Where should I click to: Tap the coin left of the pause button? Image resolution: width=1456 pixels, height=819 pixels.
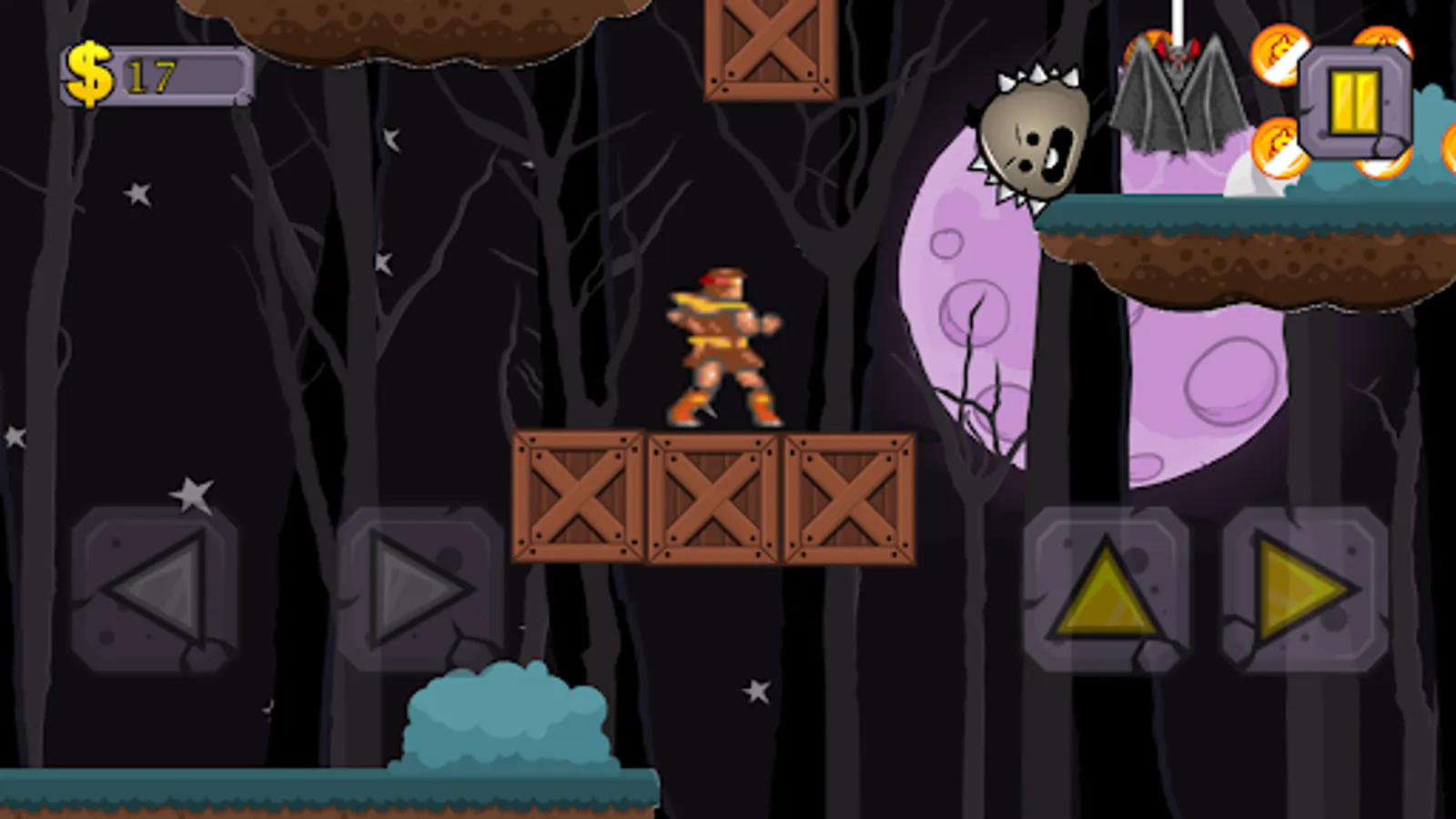point(1279,55)
